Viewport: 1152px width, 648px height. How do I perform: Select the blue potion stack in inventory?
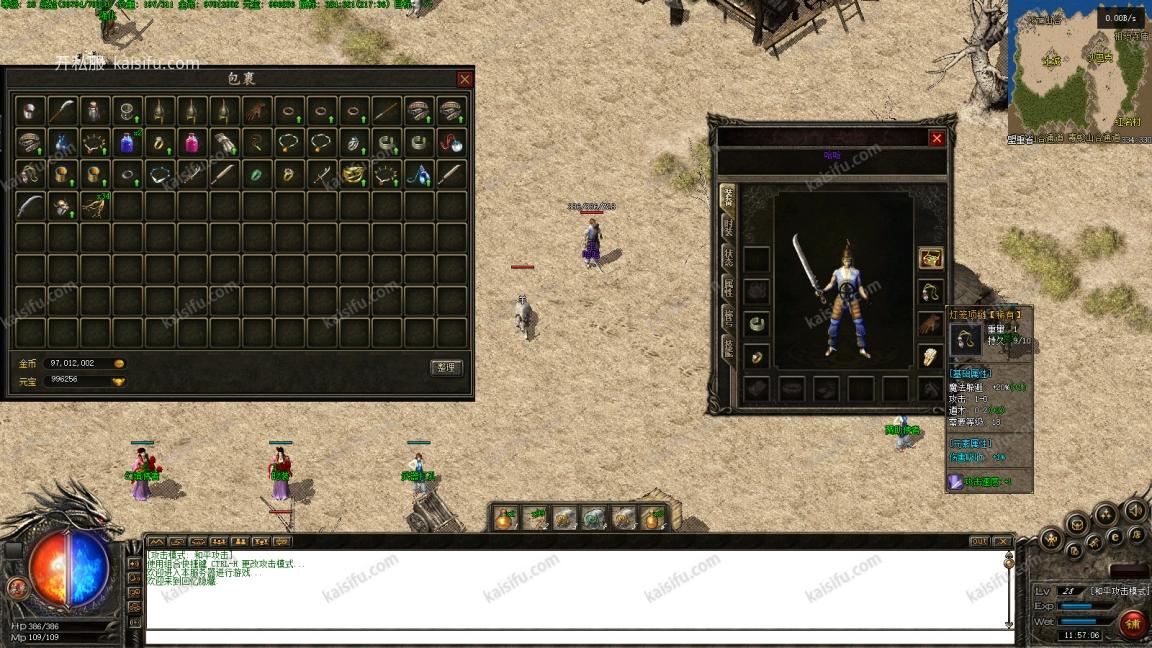click(x=127, y=142)
